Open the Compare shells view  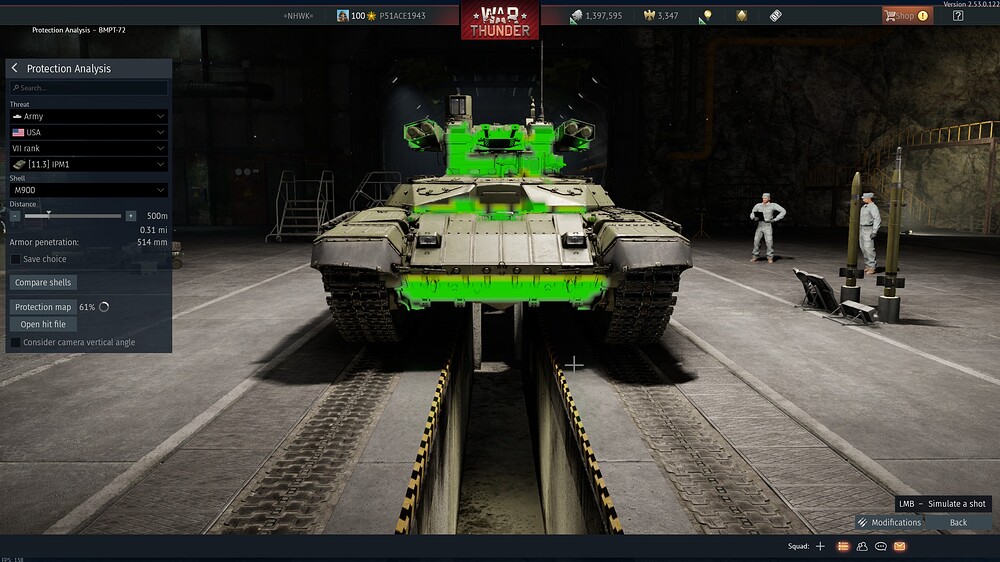click(43, 282)
